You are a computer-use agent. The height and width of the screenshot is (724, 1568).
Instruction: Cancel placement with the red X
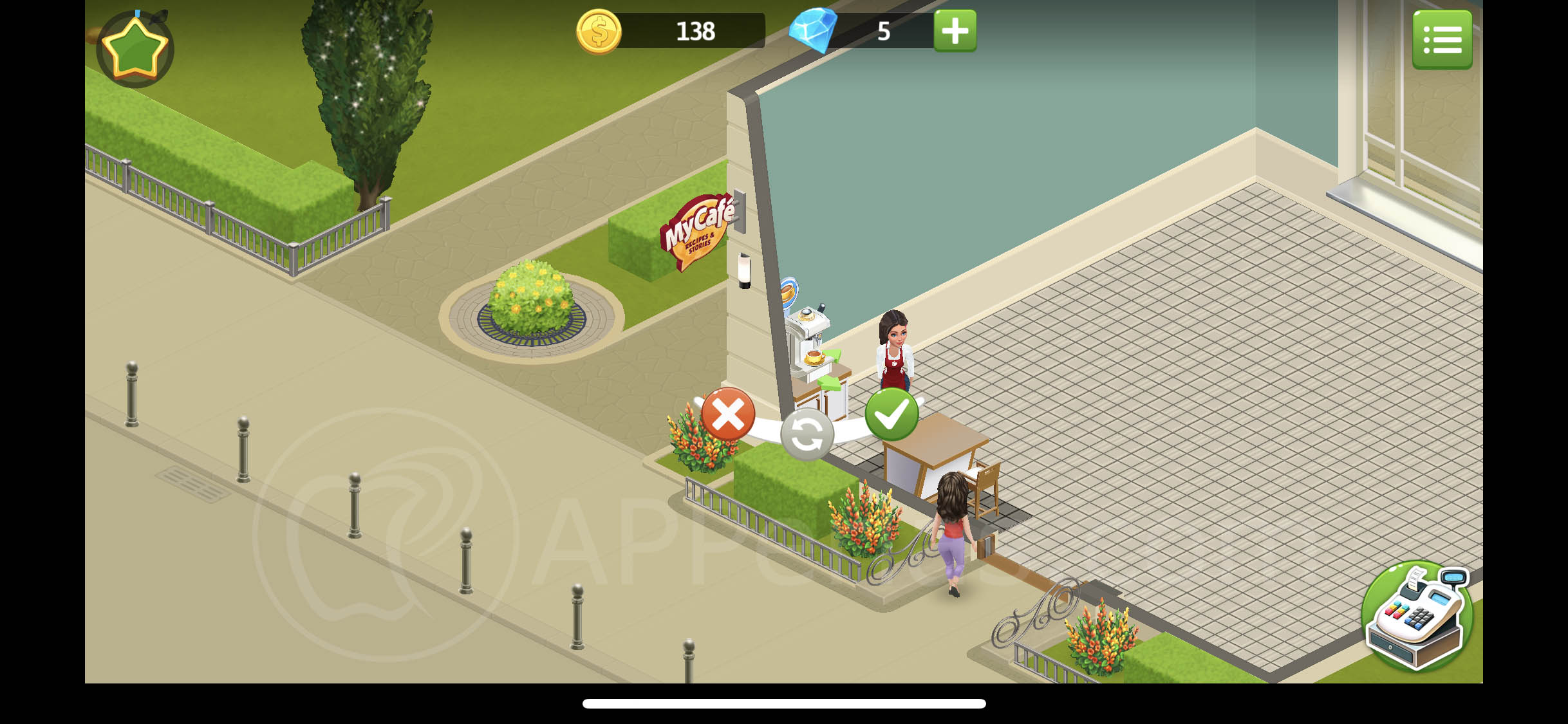click(x=728, y=414)
